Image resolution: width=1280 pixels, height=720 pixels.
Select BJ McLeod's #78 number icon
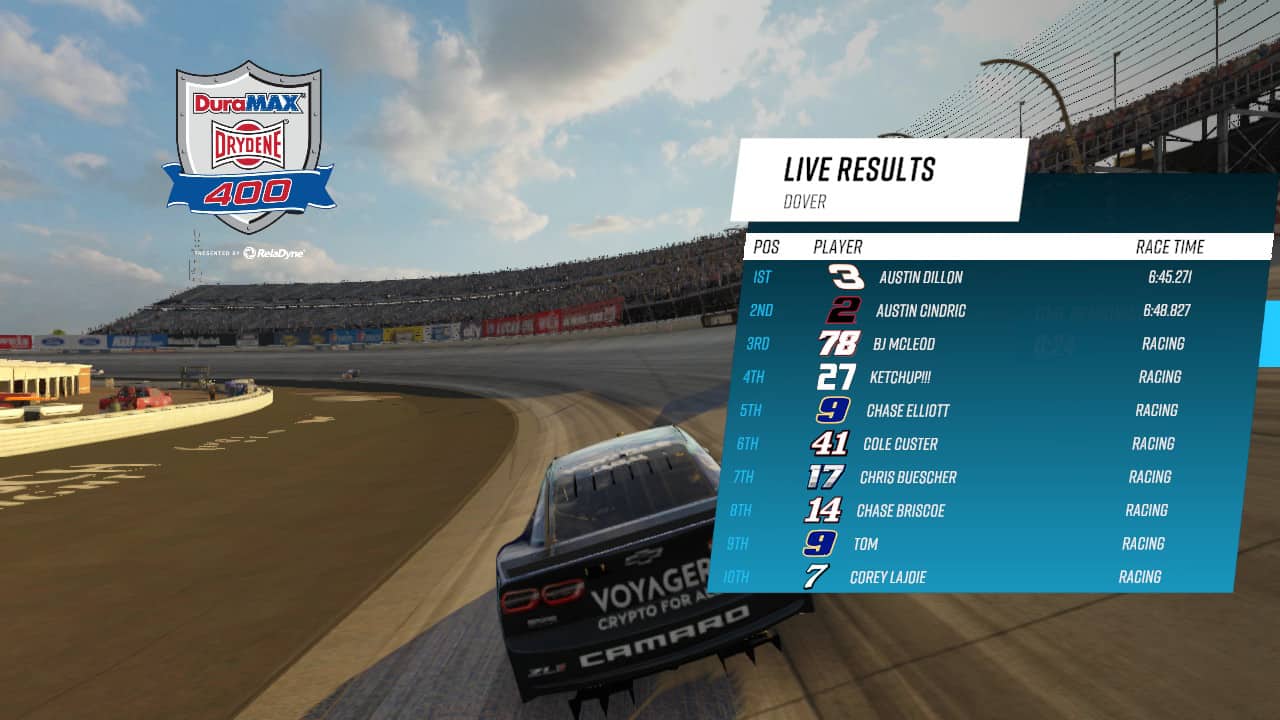click(838, 344)
